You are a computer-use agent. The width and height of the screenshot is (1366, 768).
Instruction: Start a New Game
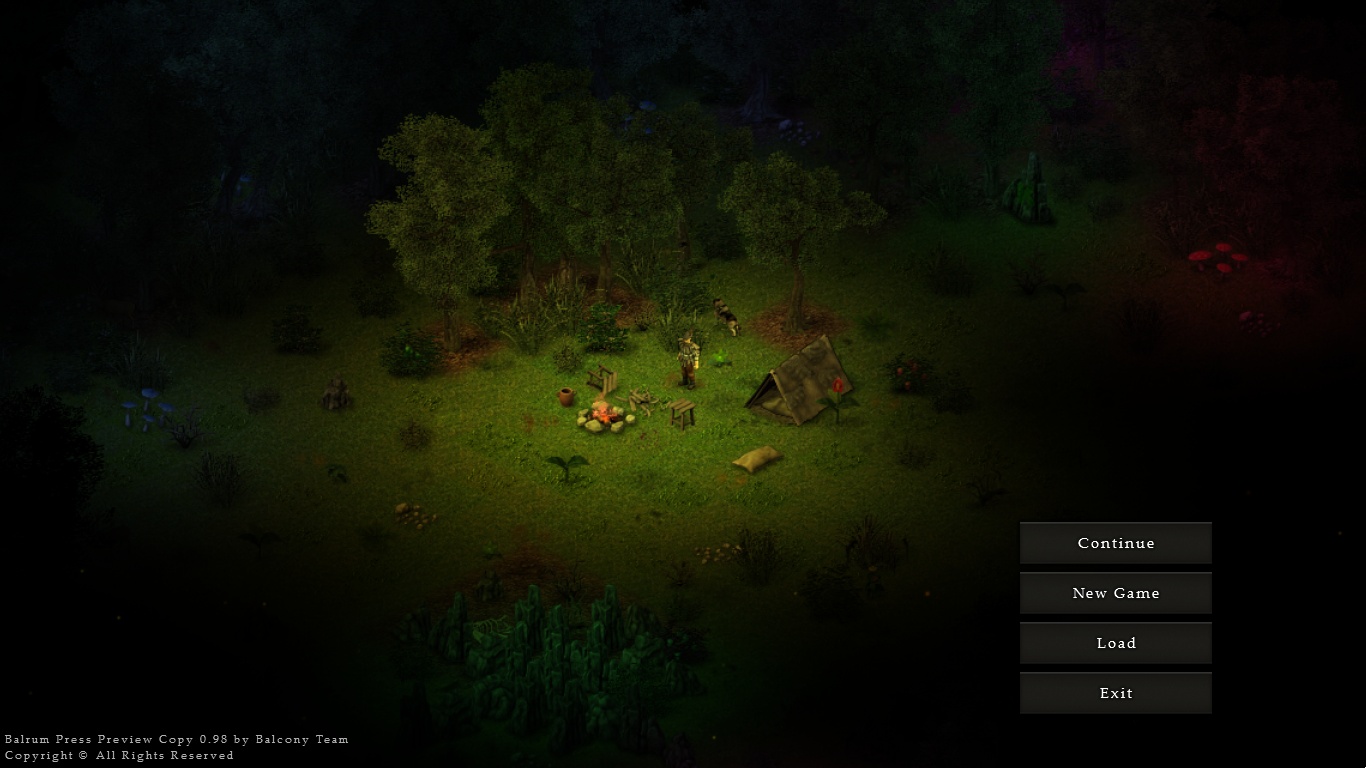point(1115,593)
